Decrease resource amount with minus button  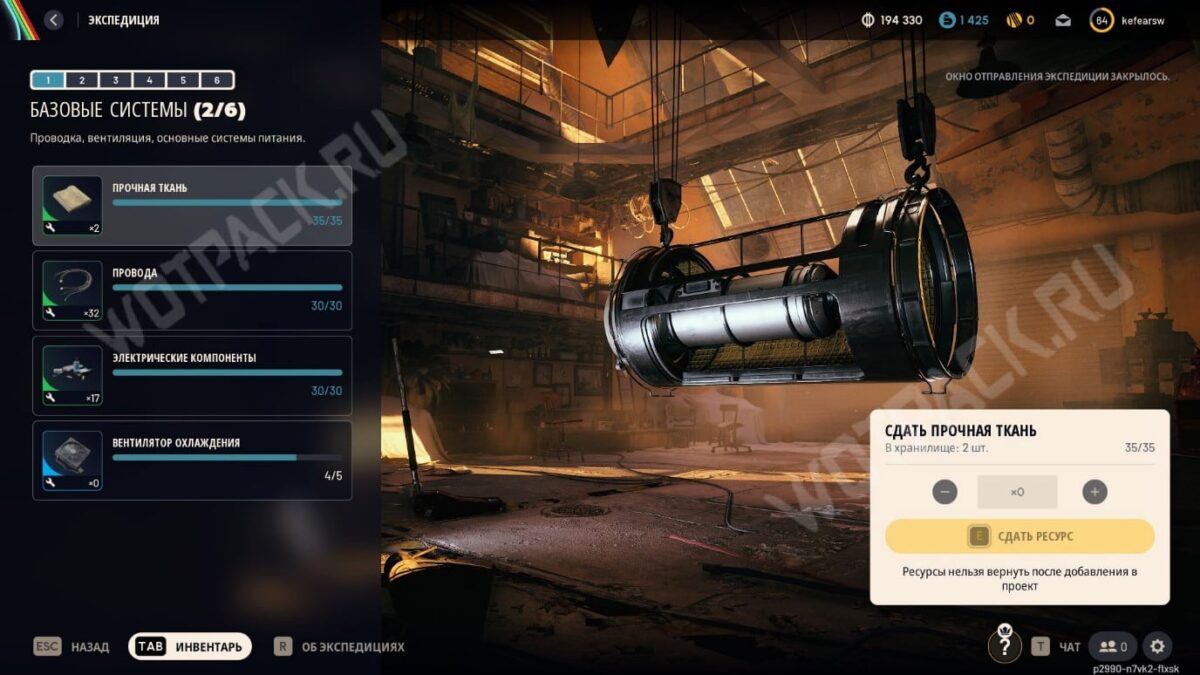(945, 492)
